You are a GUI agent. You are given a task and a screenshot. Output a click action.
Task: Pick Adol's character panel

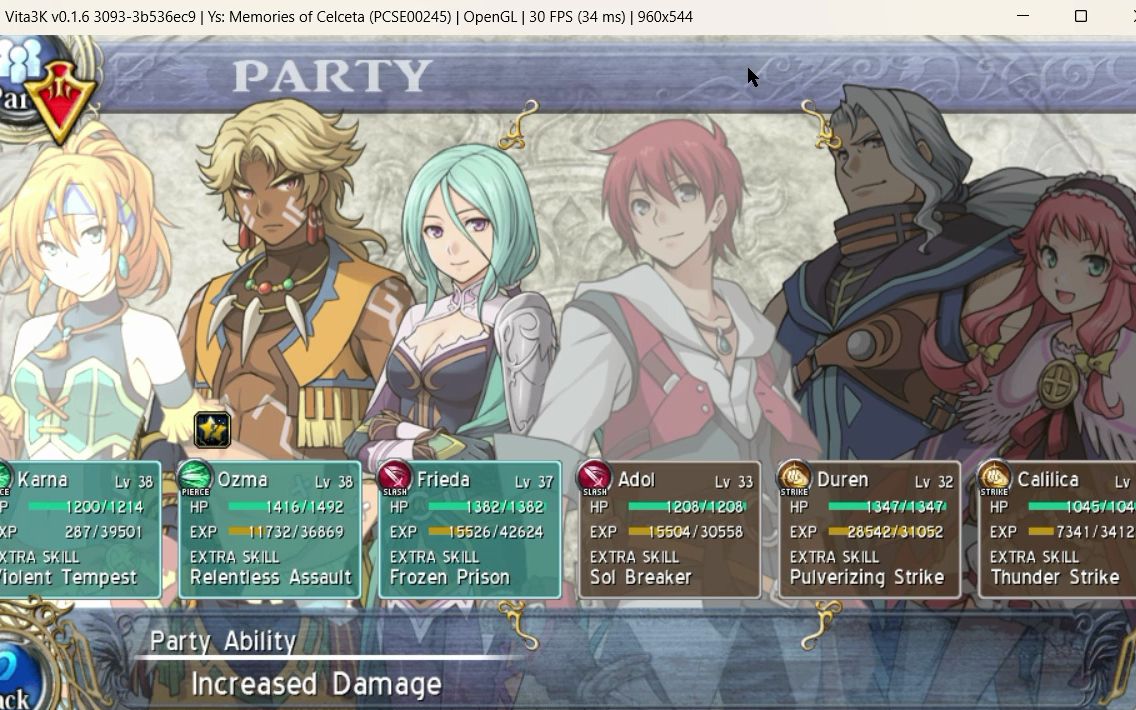669,529
